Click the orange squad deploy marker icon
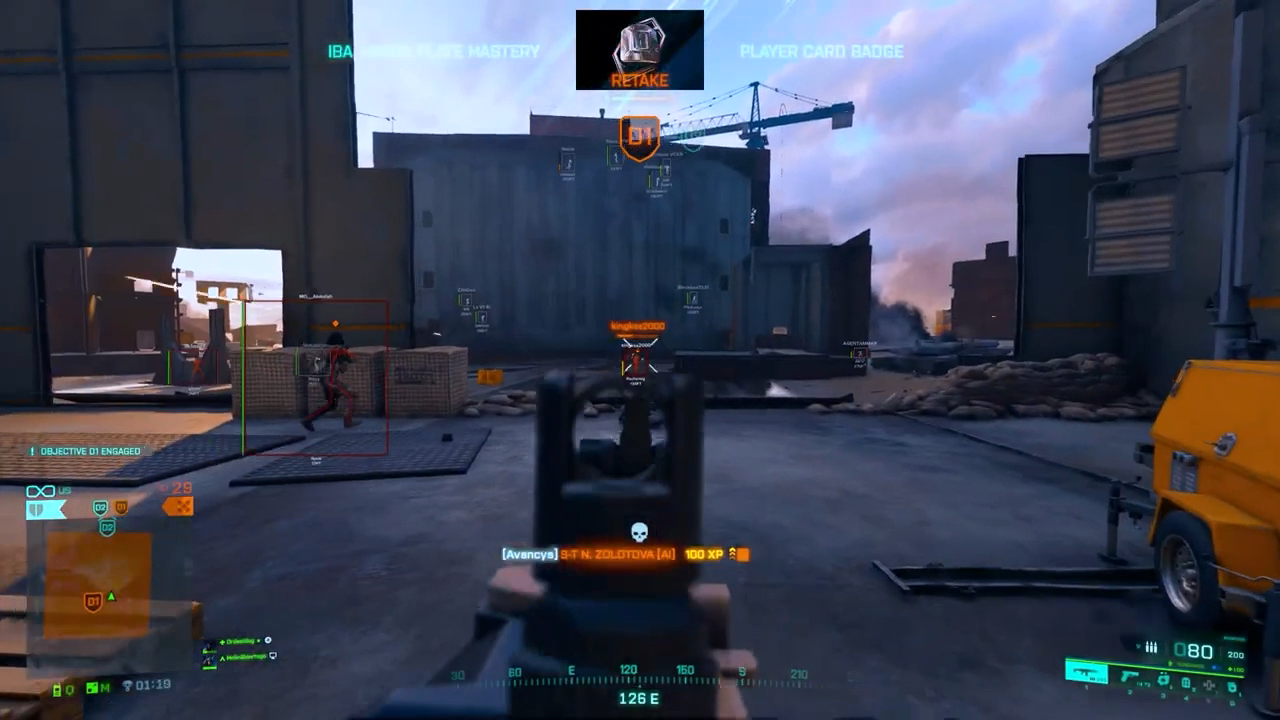The height and width of the screenshot is (720, 1280). (177, 508)
